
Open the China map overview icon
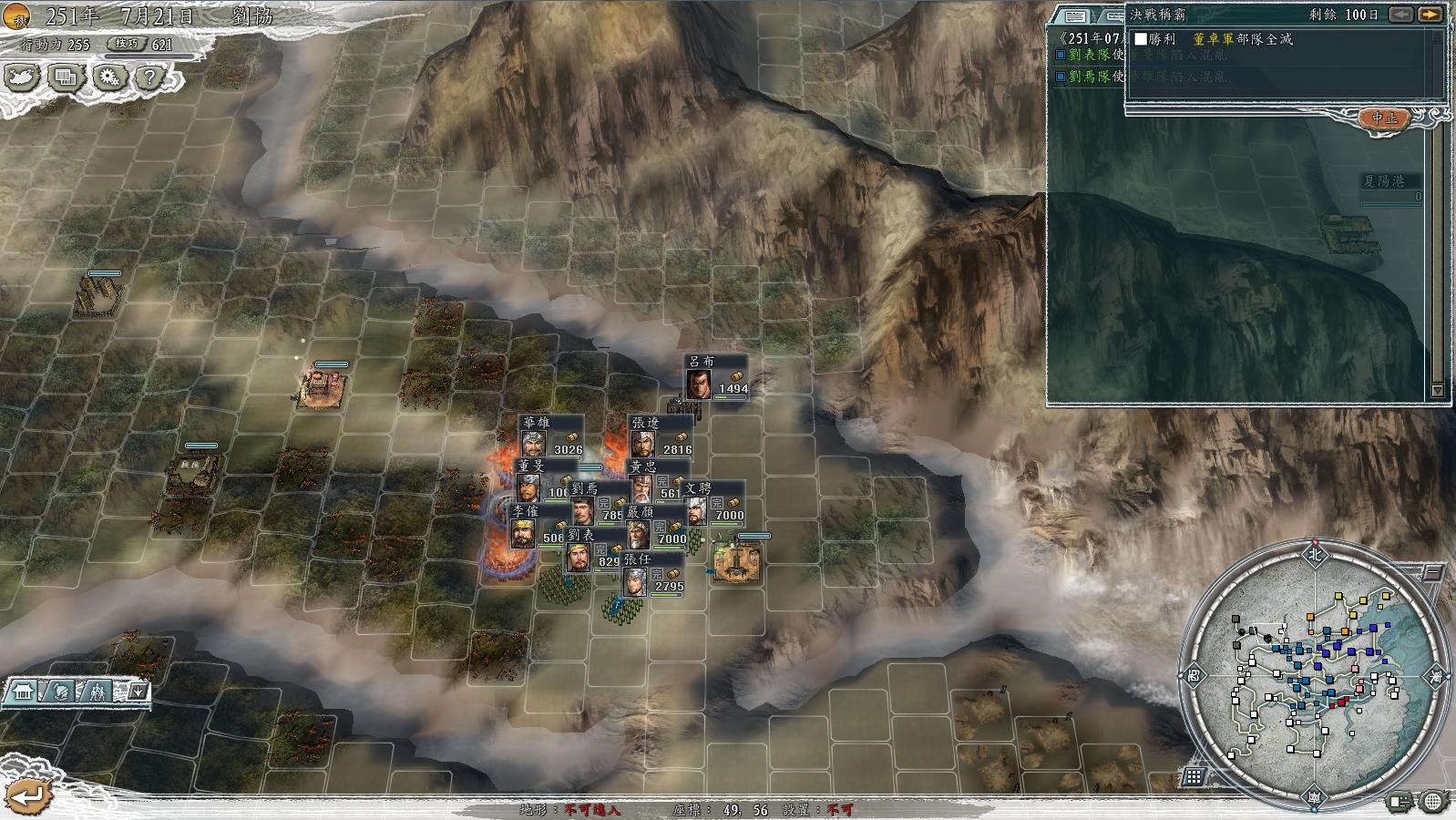pyautogui.click(x=22, y=77)
